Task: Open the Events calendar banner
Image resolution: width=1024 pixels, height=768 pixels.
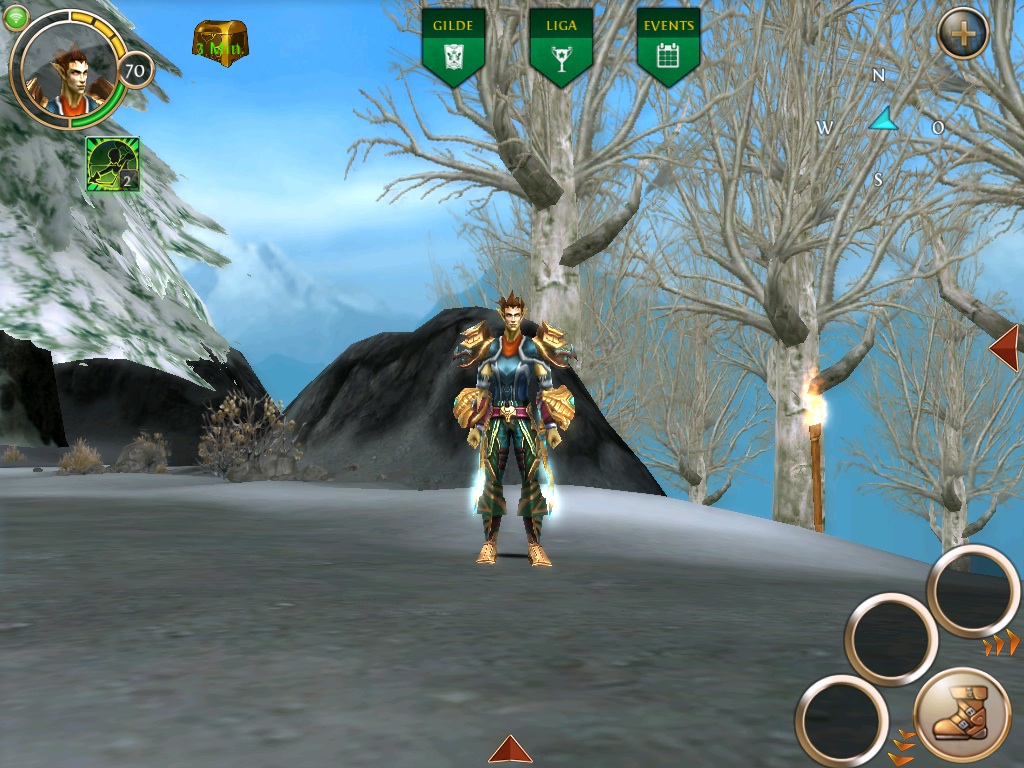Action: click(667, 46)
